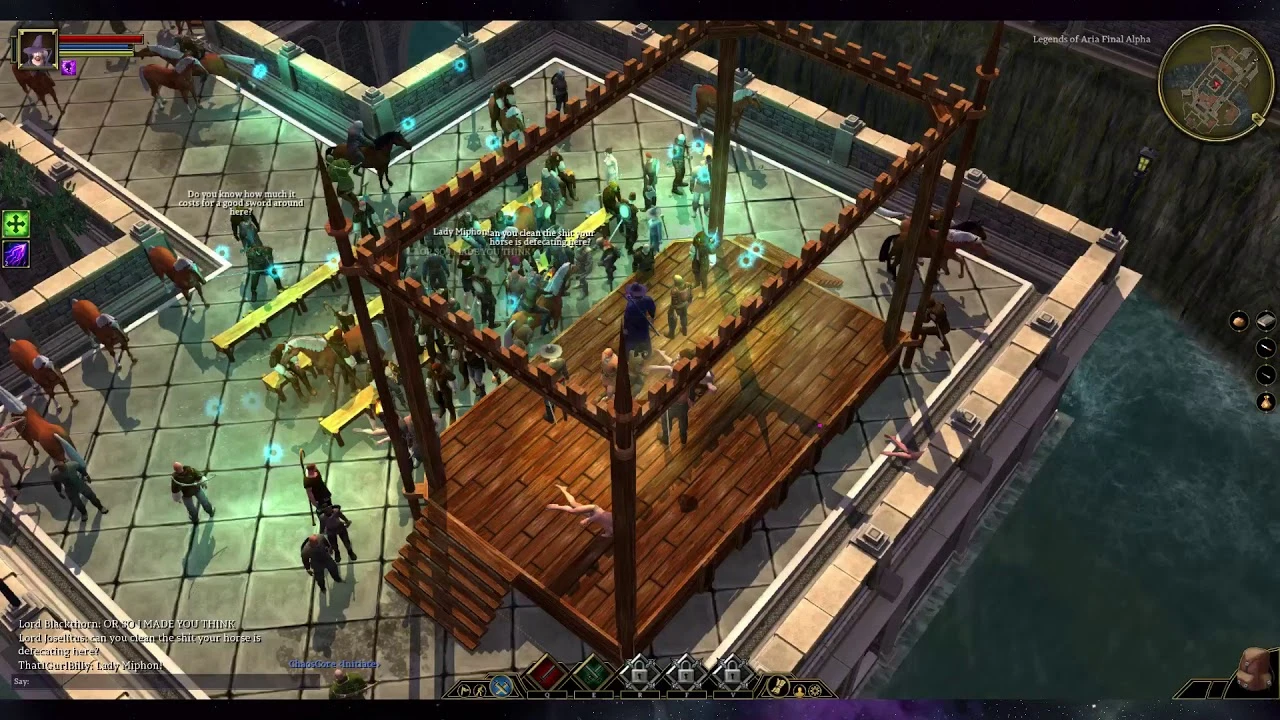Click the knife item icon on the right edge
Viewport: 1280px width, 720px height.
coord(1265,347)
